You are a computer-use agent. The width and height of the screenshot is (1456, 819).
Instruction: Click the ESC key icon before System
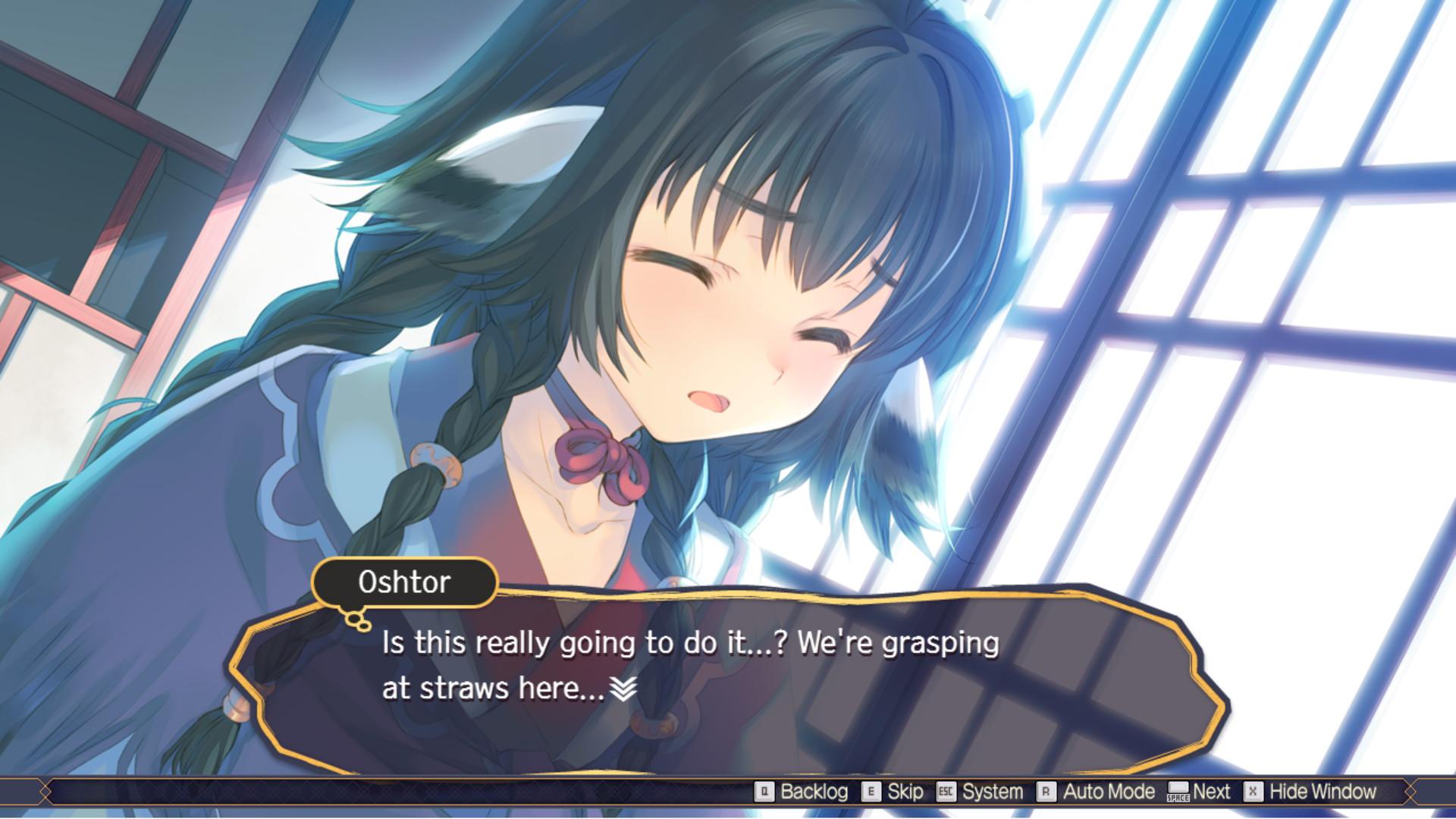pyautogui.click(x=946, y=792)
